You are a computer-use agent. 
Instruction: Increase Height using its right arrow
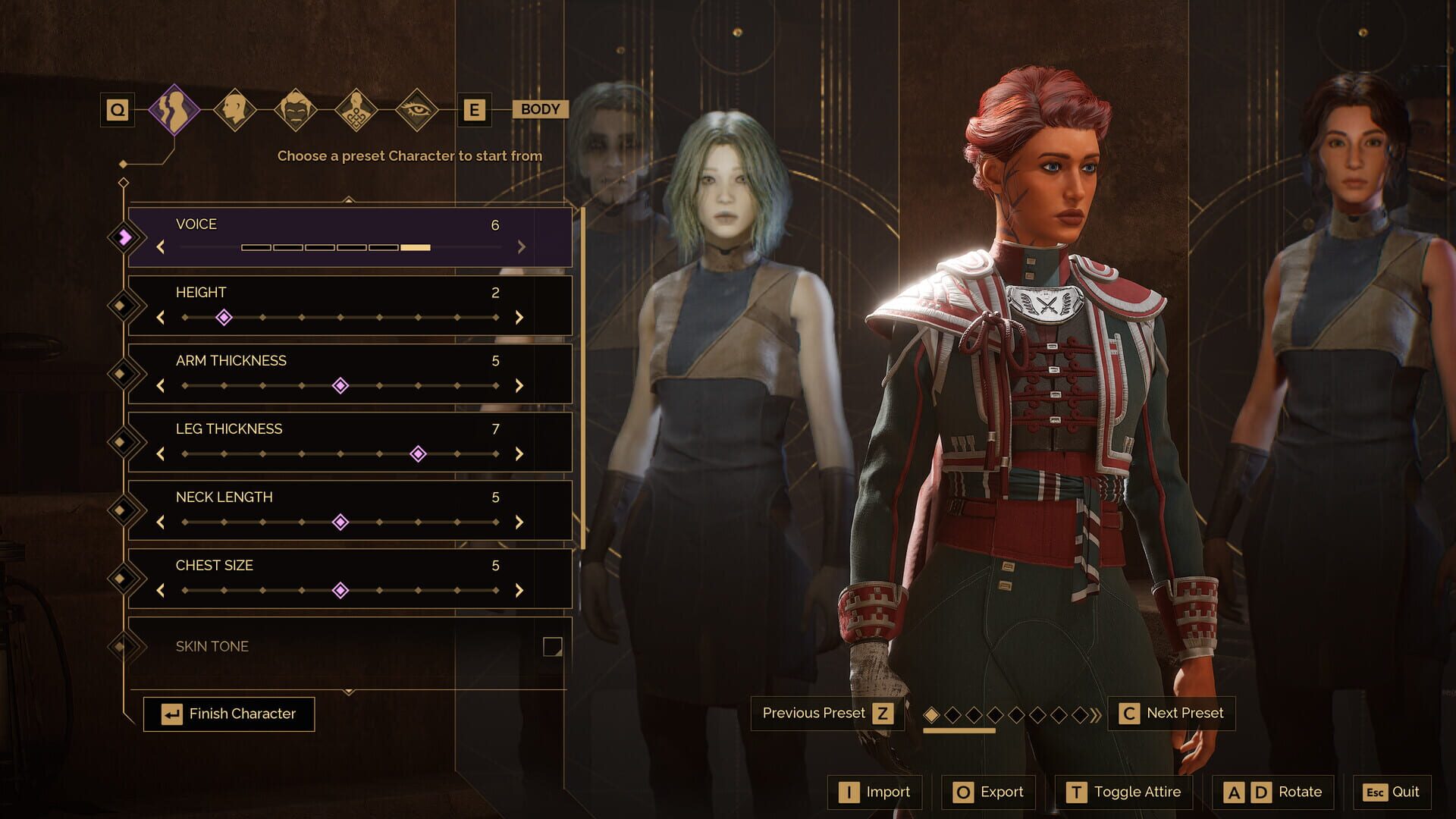click(519, 318)
